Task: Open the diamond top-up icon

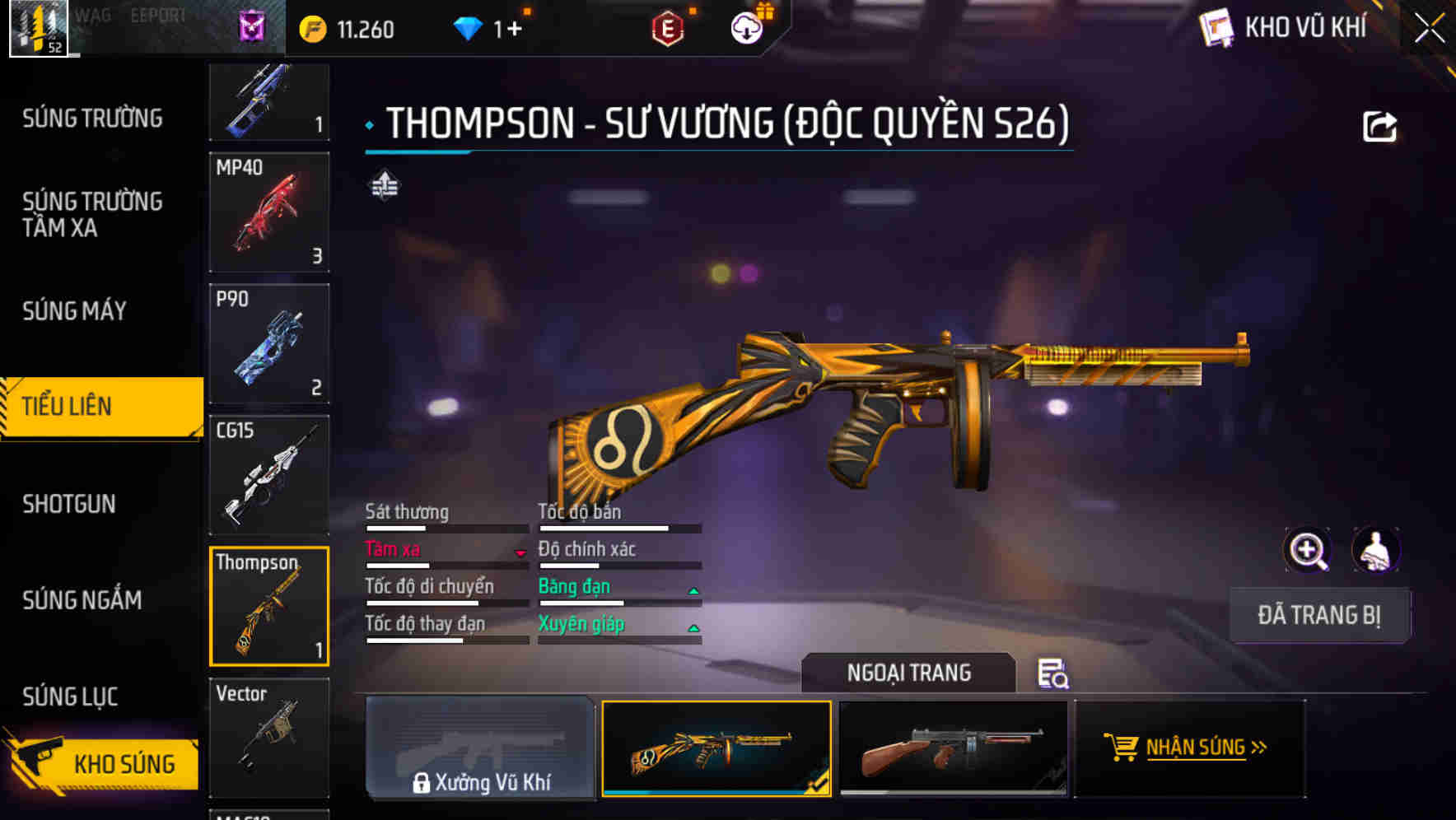Action: click(x=469, y=27)
